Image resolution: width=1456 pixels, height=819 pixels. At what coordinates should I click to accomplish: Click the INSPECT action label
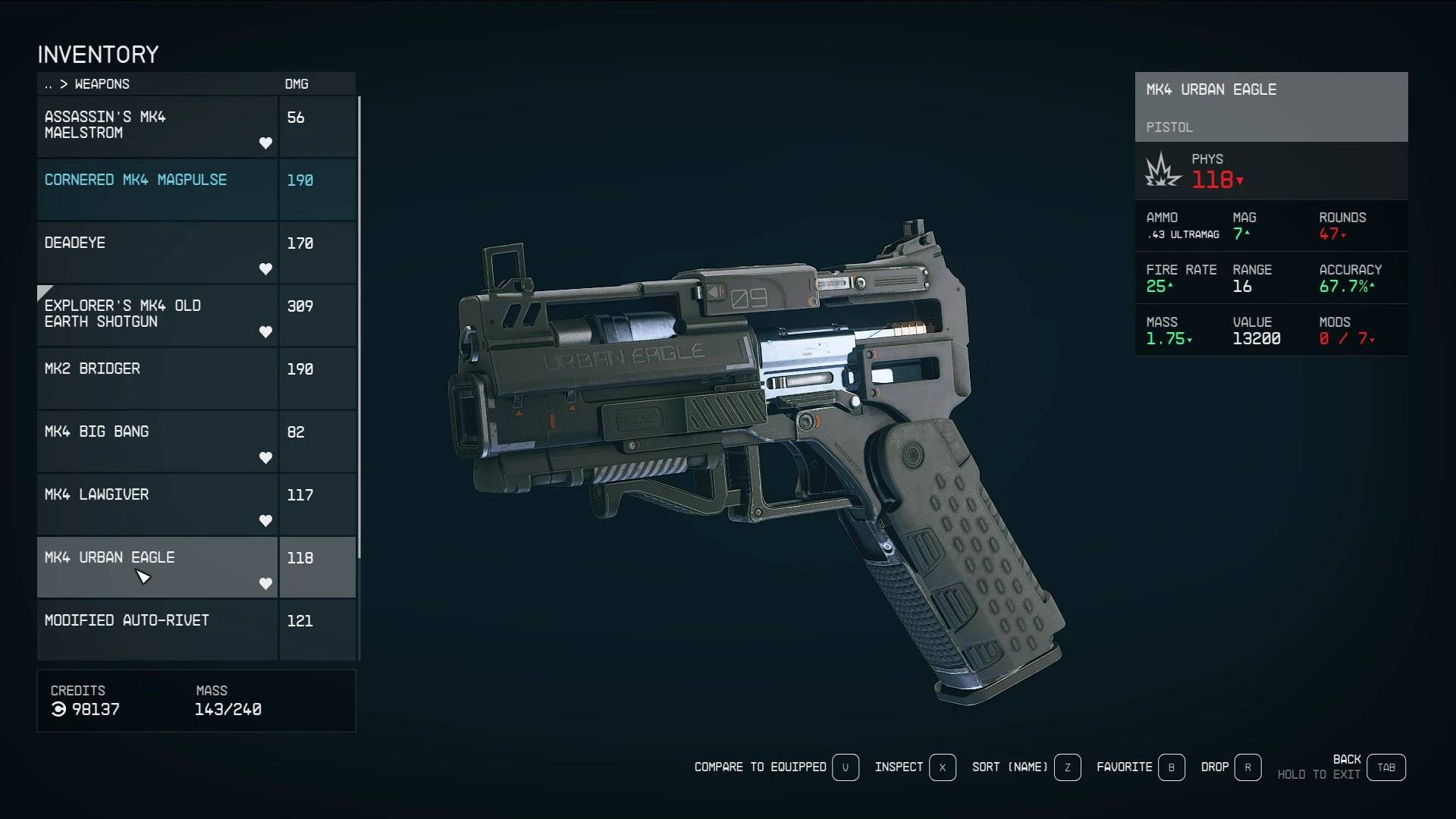coord(899,767)
